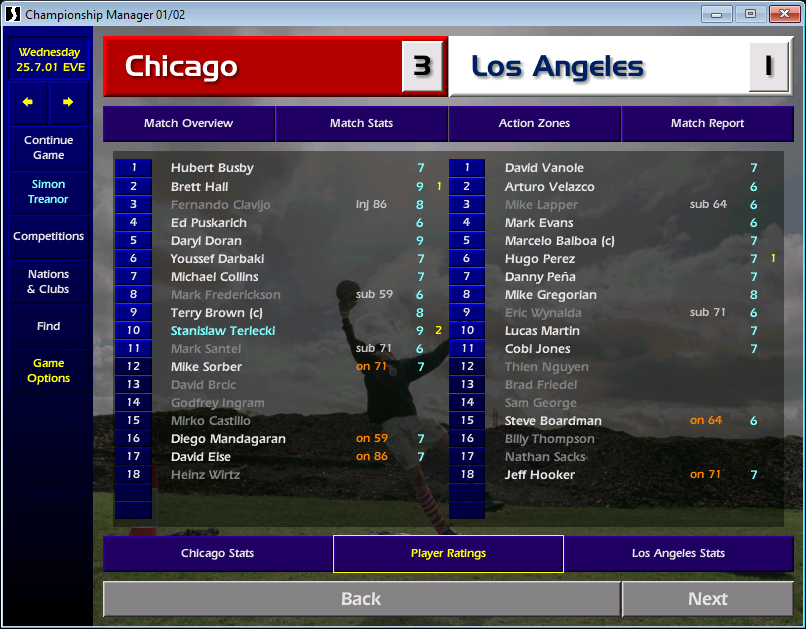
Task: Go Back to the previous screen
Action: coord(360,599)
